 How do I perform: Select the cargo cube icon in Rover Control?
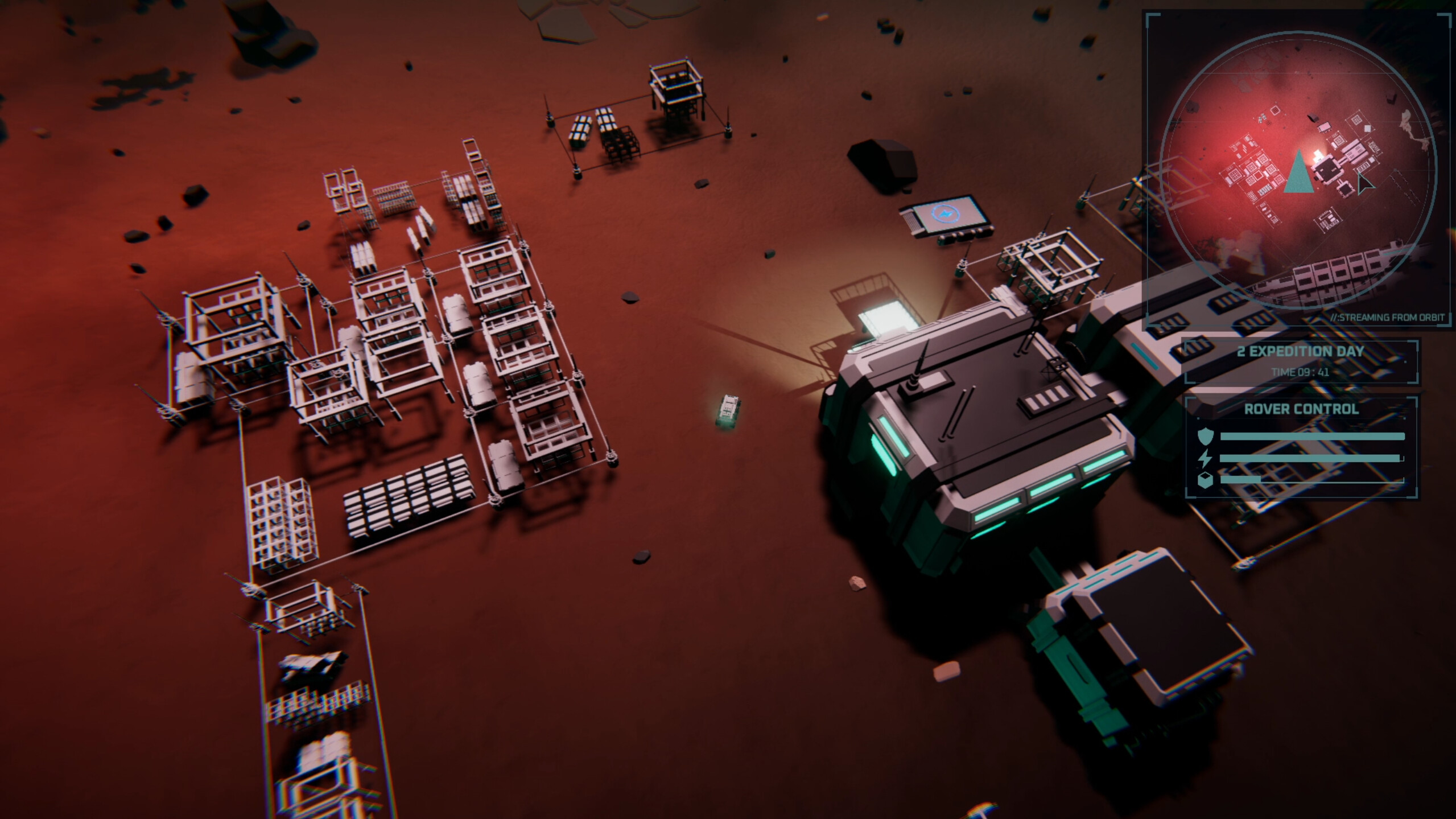coord(1205,481)
